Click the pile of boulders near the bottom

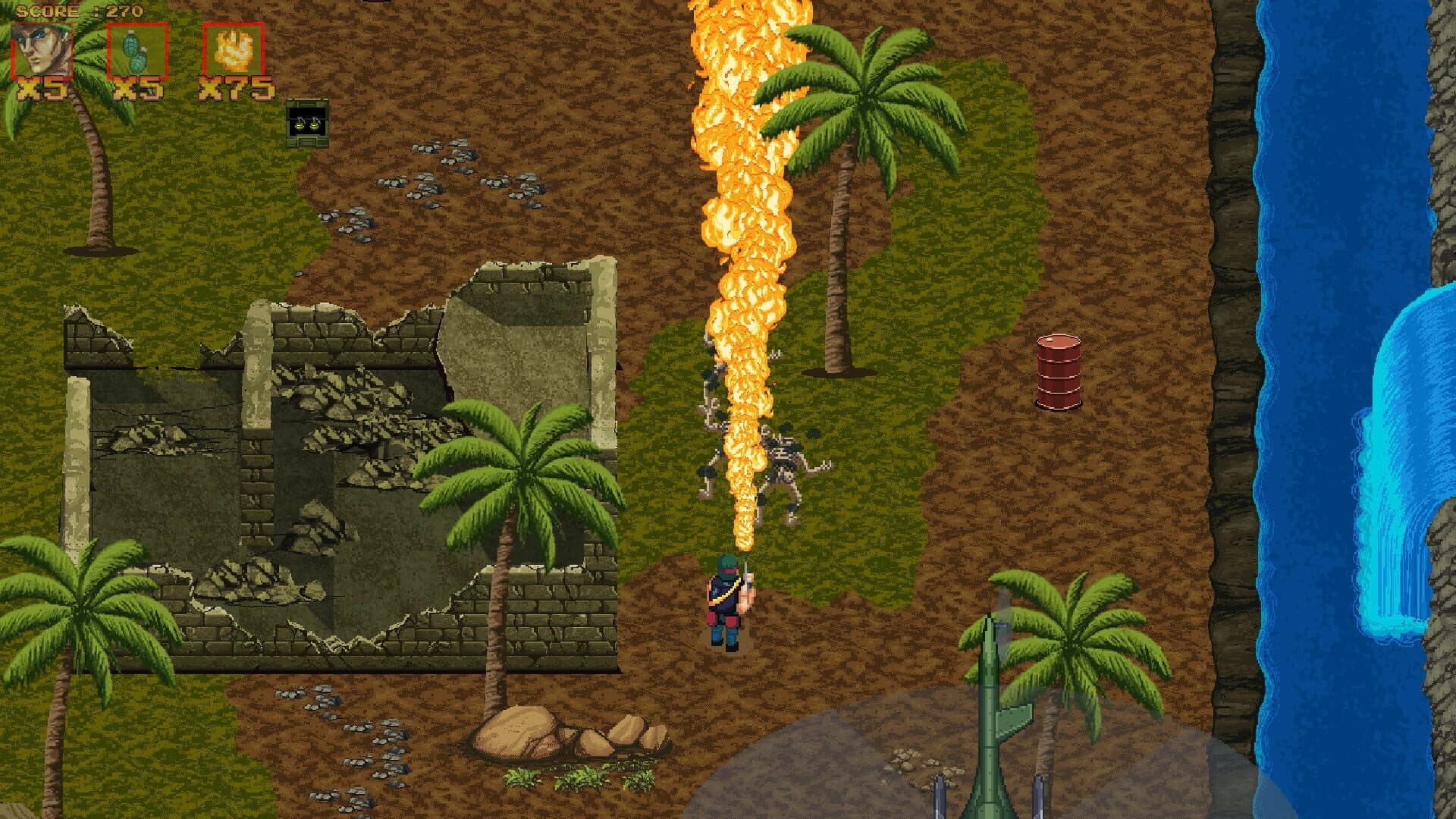coord(561,728)
